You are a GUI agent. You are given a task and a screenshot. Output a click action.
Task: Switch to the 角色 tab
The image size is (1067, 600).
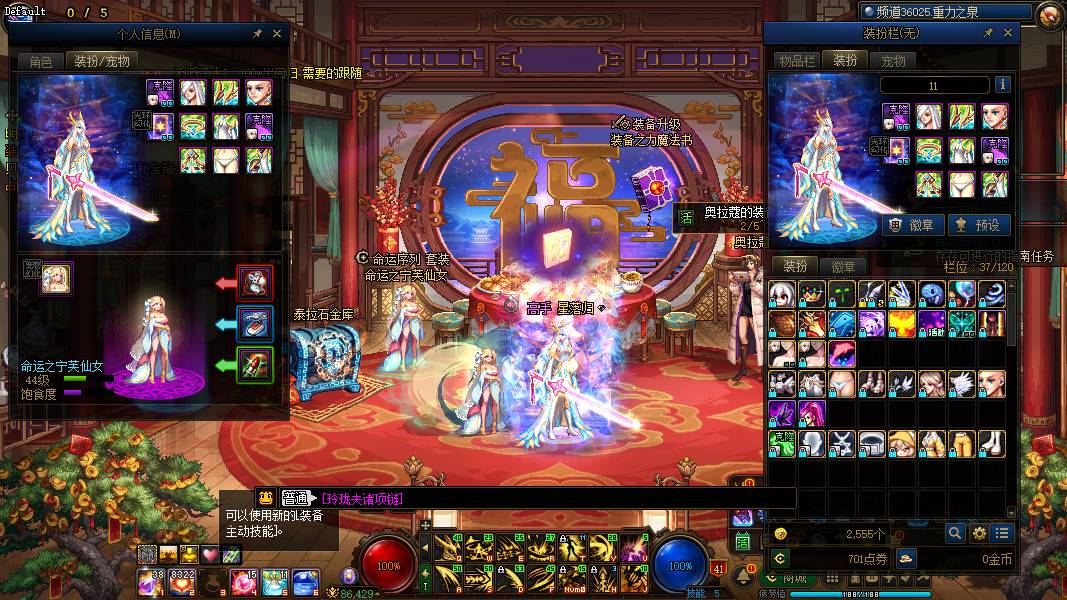pos(40,61)
